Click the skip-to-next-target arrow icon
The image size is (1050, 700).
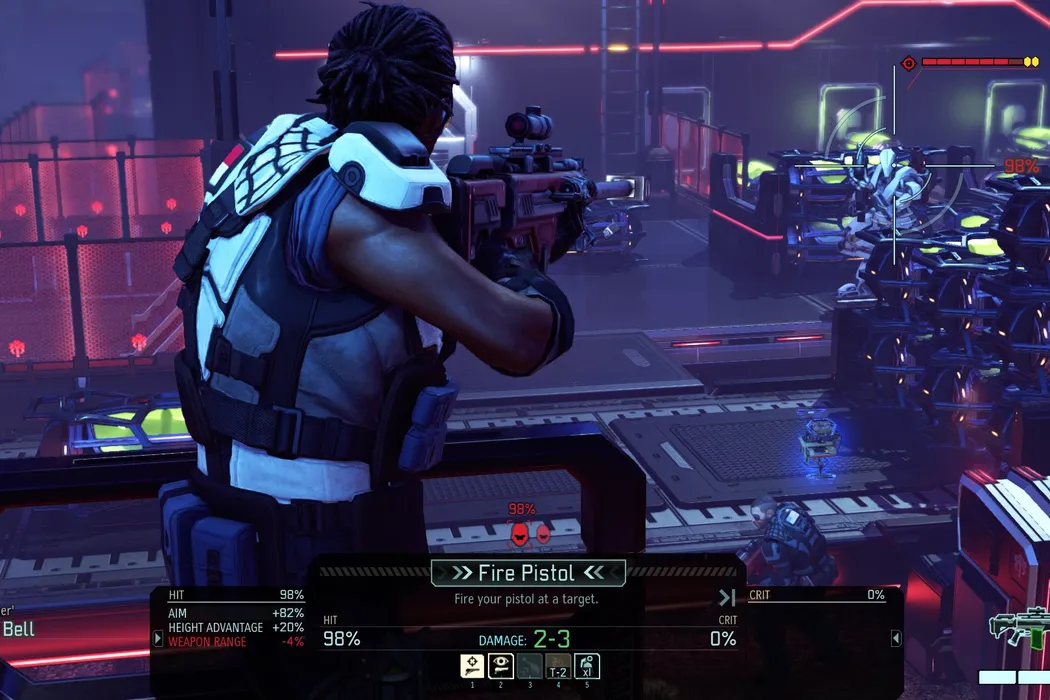[x=727, y=598]
